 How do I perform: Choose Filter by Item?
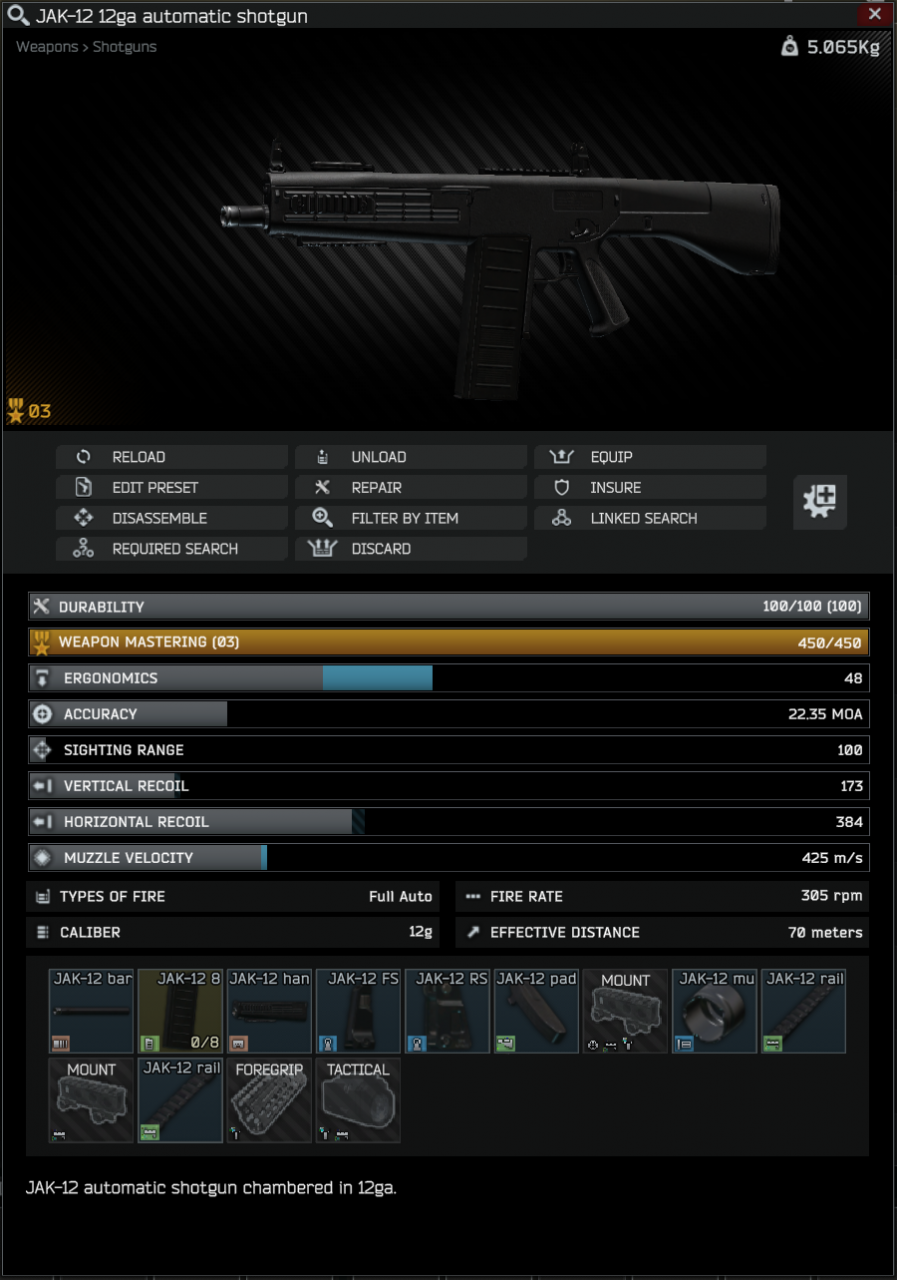pyautogui.click(x=410, y=518)
